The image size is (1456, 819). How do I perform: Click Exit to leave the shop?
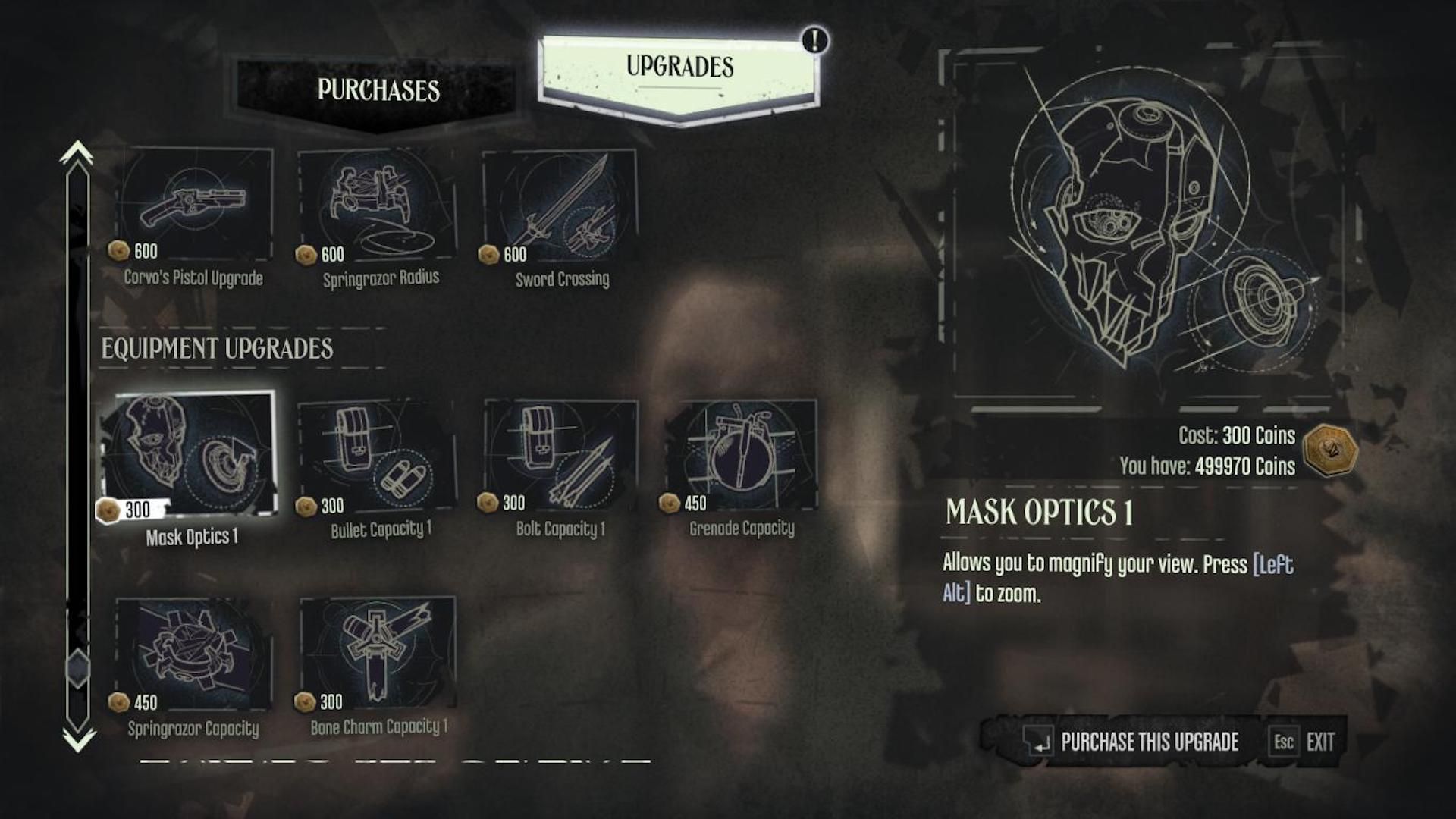(x=1319, y=742)
